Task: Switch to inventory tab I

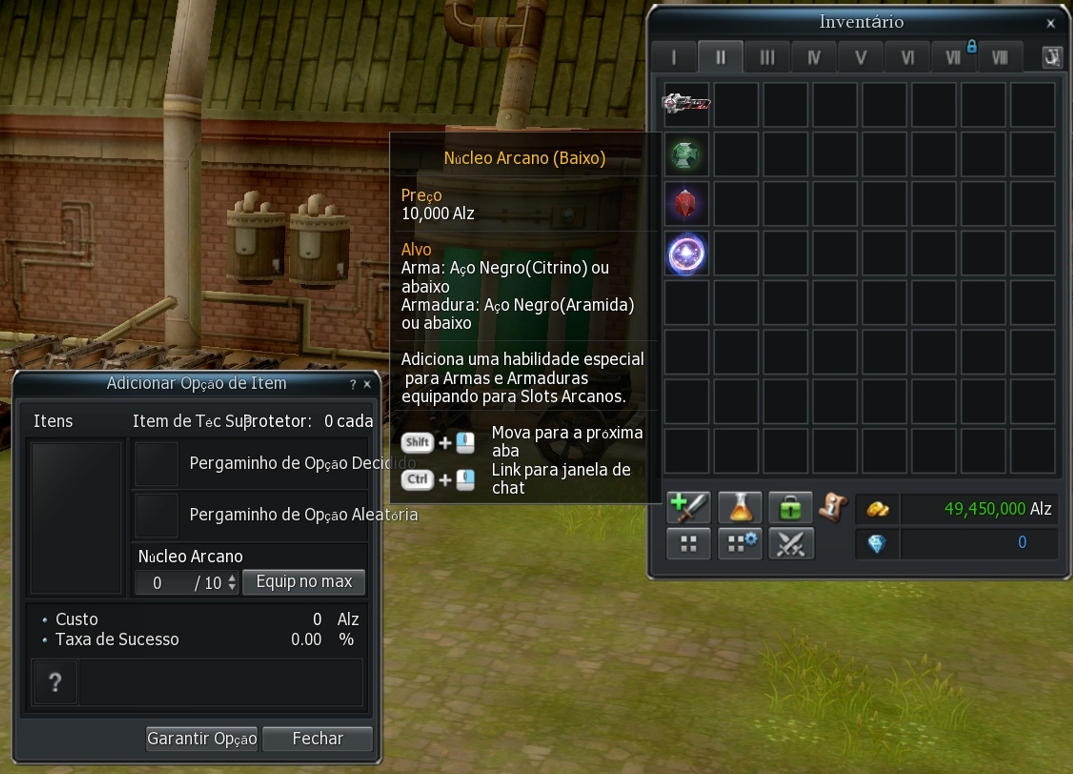Action: click(x=673, y=57)
